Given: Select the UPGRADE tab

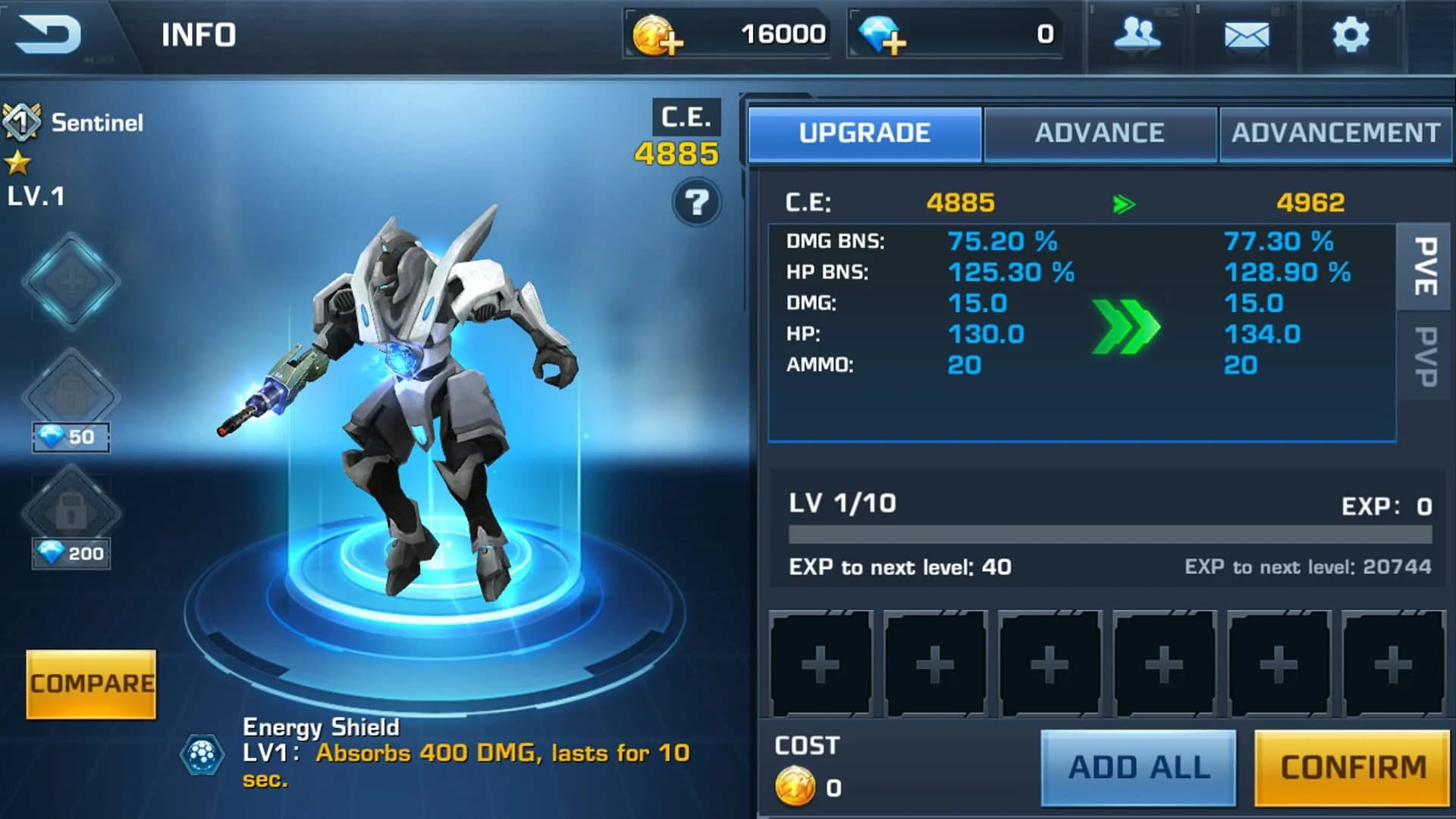Looking at the screenshot, I should 863,133.
